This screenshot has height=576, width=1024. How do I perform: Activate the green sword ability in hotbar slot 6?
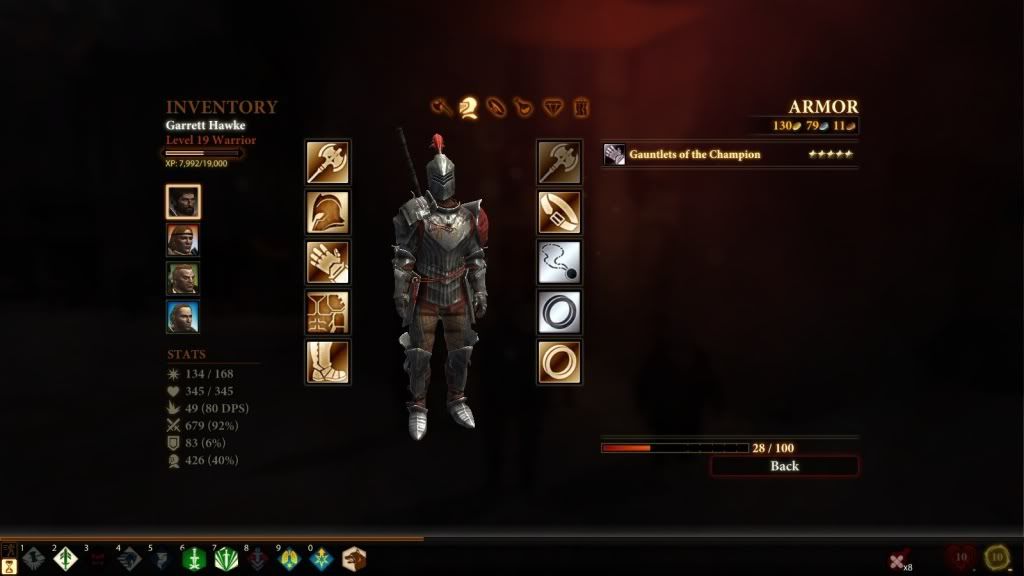click(193, 559)
